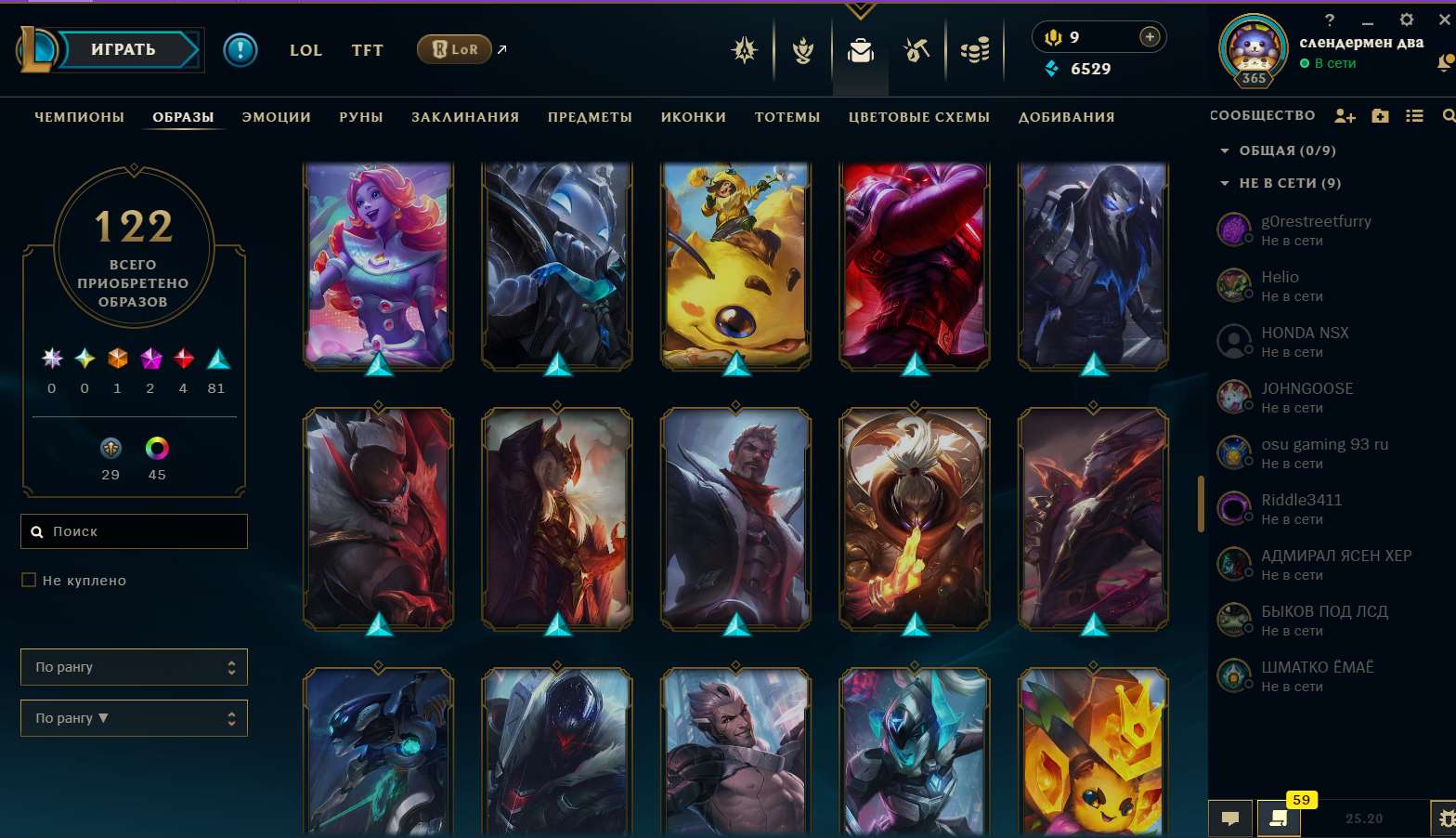Screen dimensions: 1456x838
Task: Switch to the TFT mode tab
Action: click(x=367, y=50)
